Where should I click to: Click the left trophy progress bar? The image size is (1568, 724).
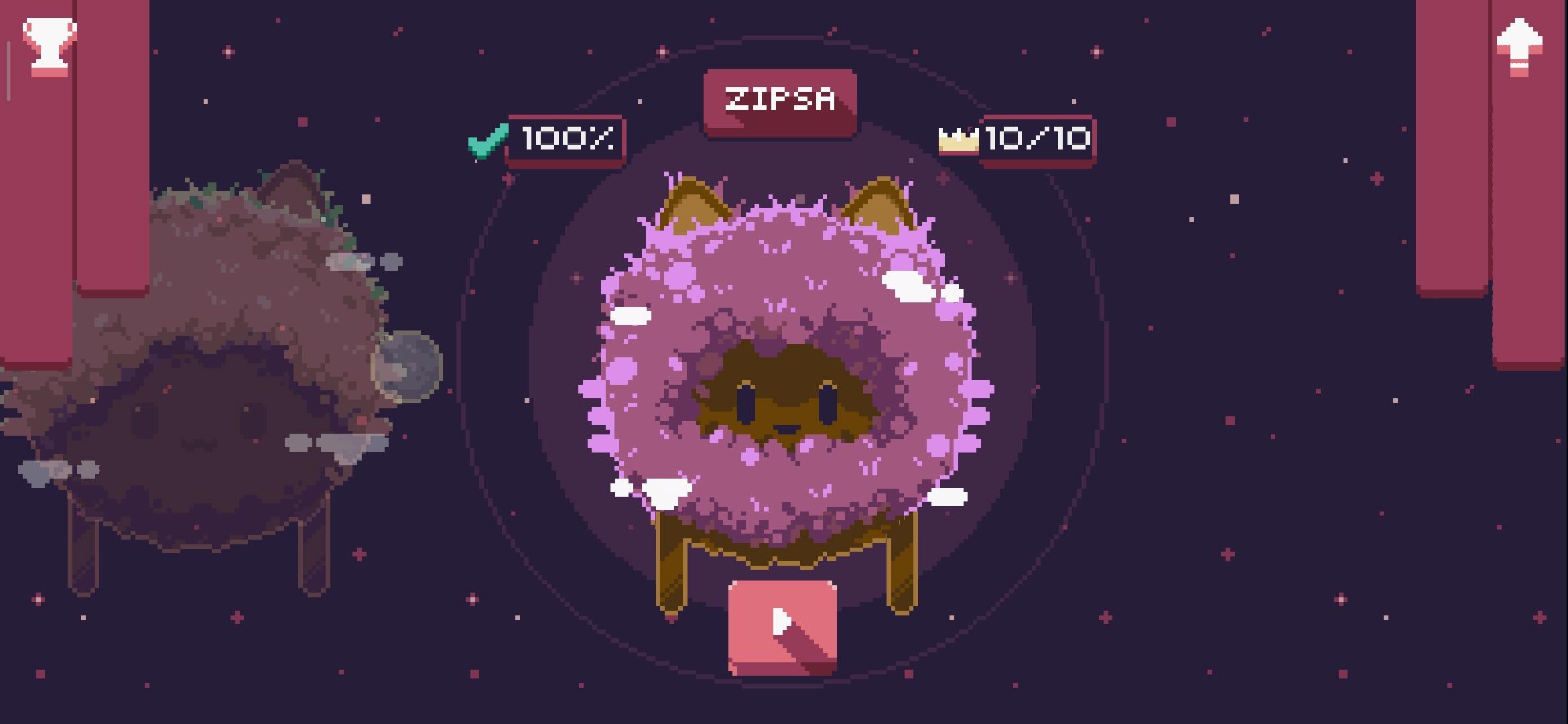click(x=37, y=201)
